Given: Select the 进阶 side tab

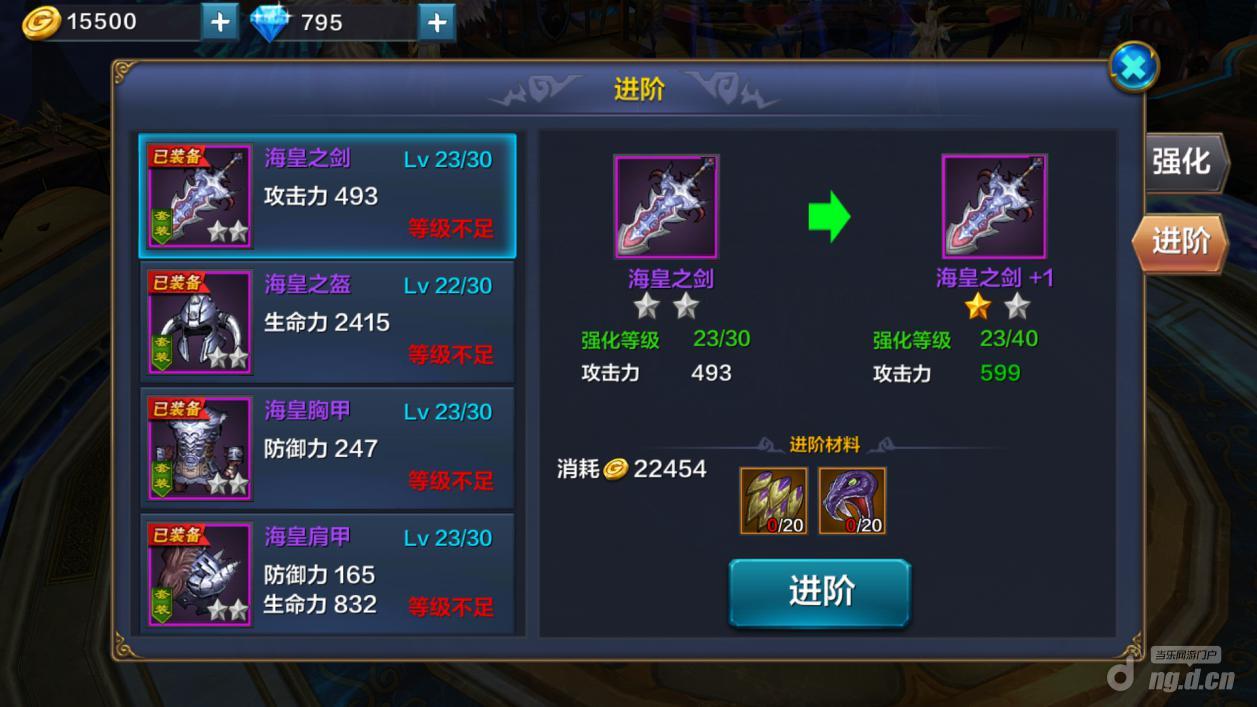Looking at the screenshot, I should 1181,241.
